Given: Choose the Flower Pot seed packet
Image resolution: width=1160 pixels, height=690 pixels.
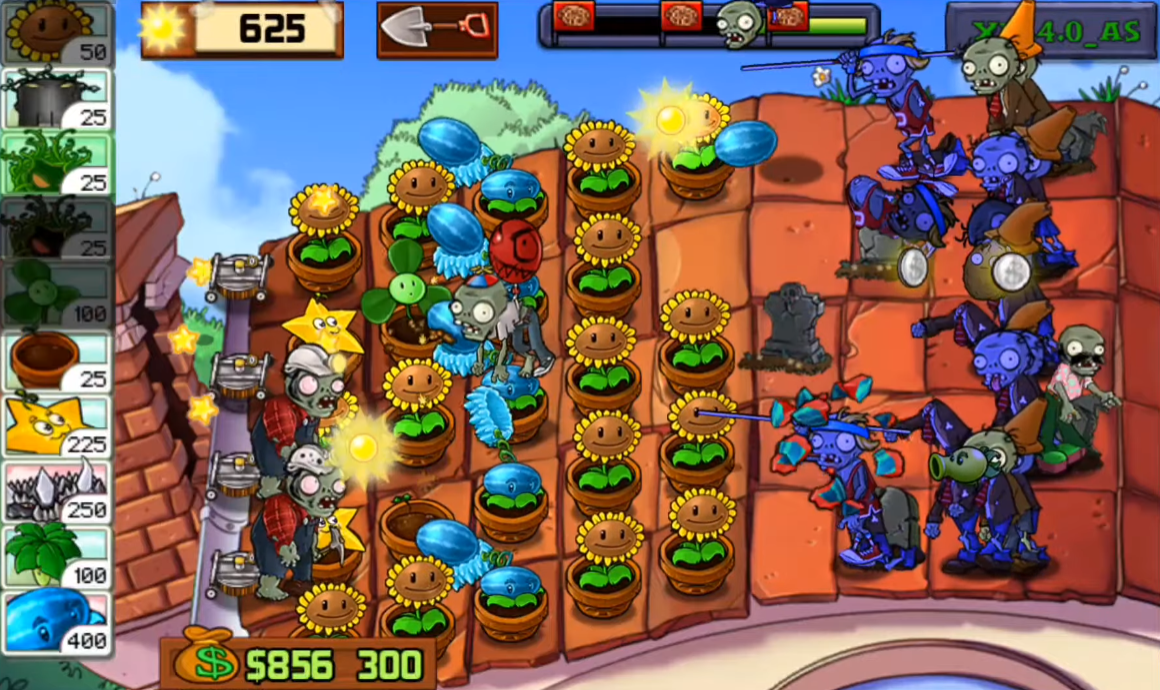Looking at the screenshot, I should [x=57, y=360].
